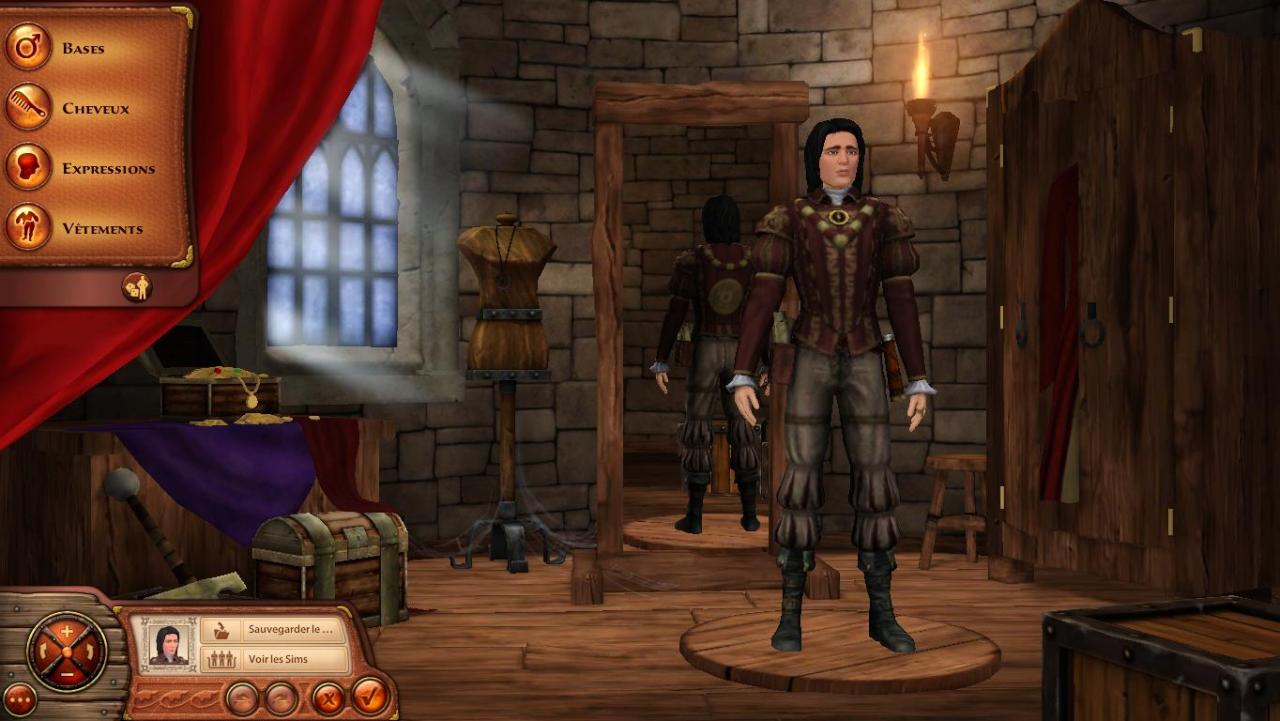Confirm the Sim with the checkmark button
1280x721 pixels.
370,696
